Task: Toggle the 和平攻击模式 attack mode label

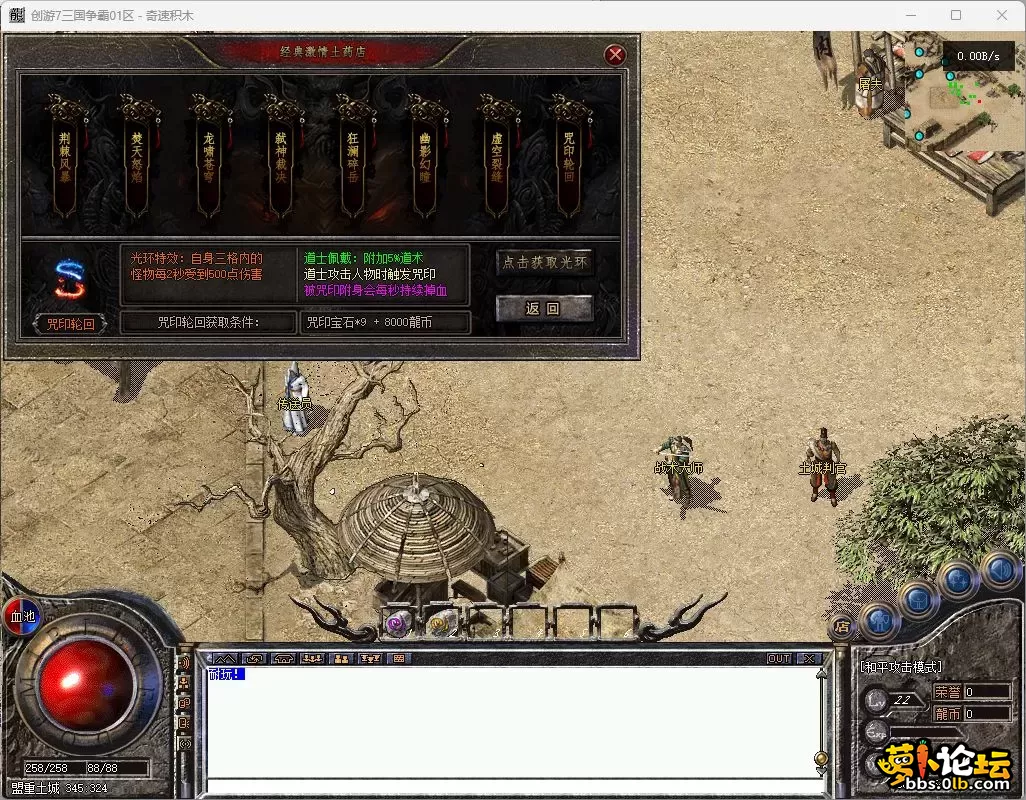Action: tap(901, 667)
